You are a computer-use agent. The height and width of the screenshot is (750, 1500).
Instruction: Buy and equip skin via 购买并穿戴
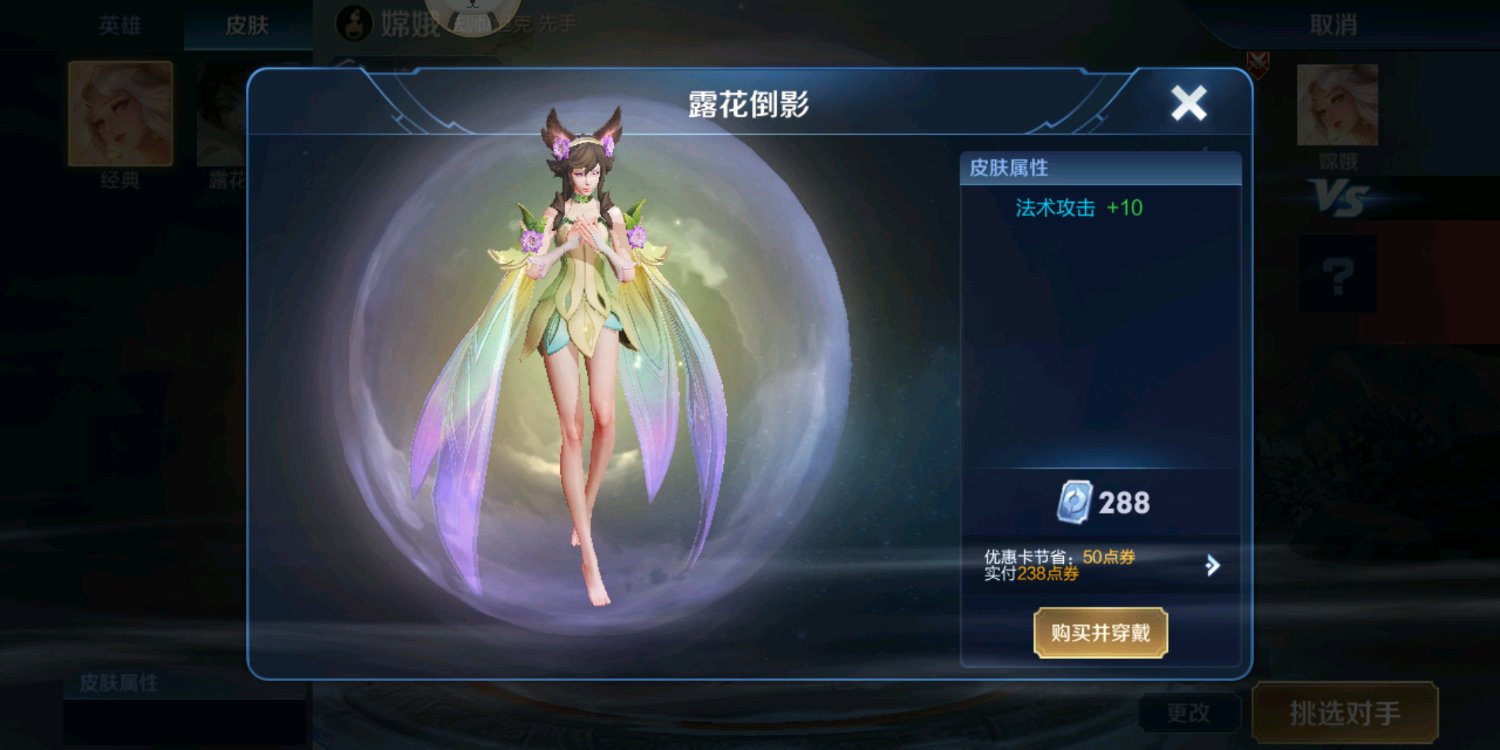click(x=1100, y=633)
